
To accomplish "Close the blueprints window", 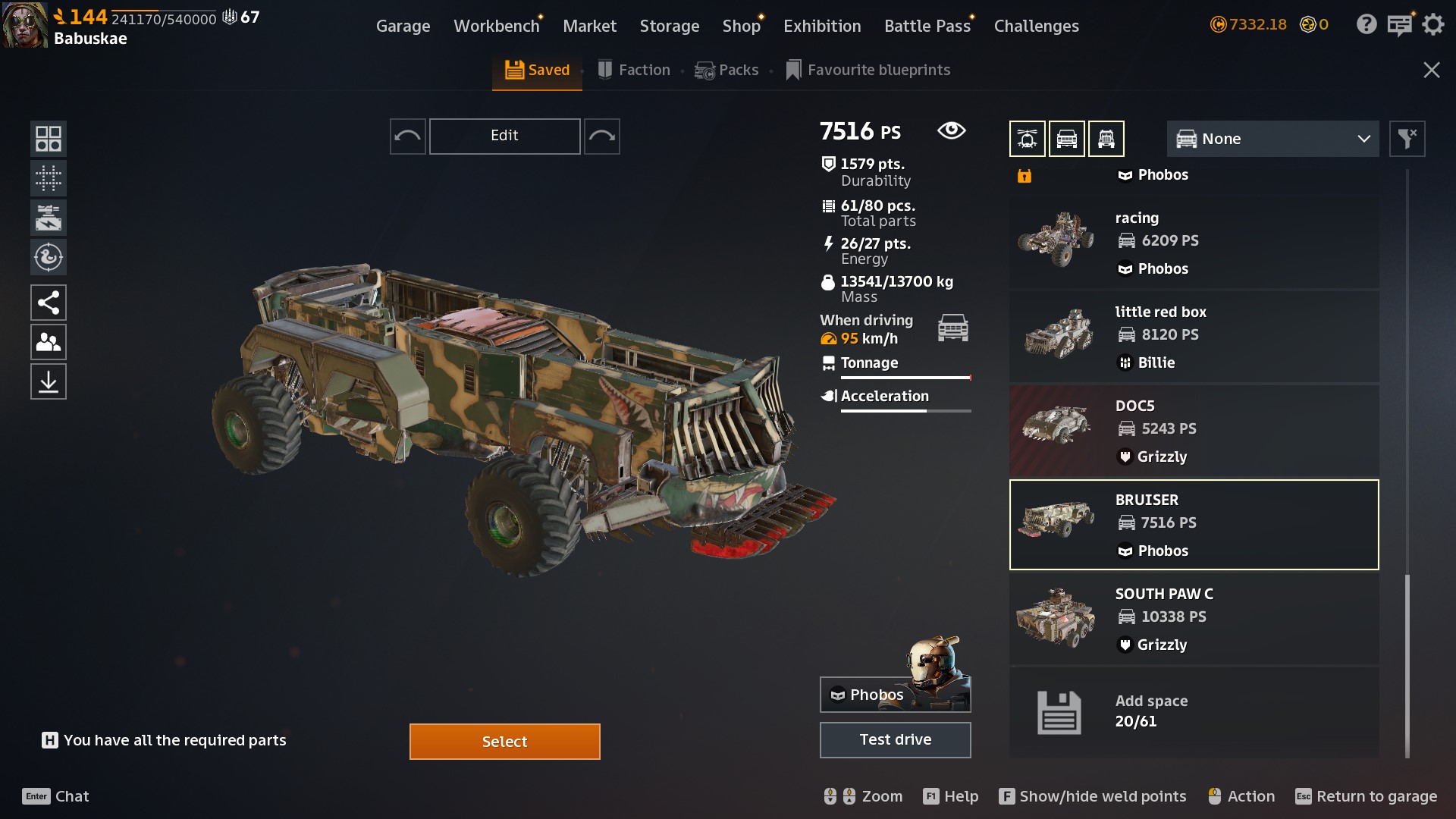I will (1431, 70).
